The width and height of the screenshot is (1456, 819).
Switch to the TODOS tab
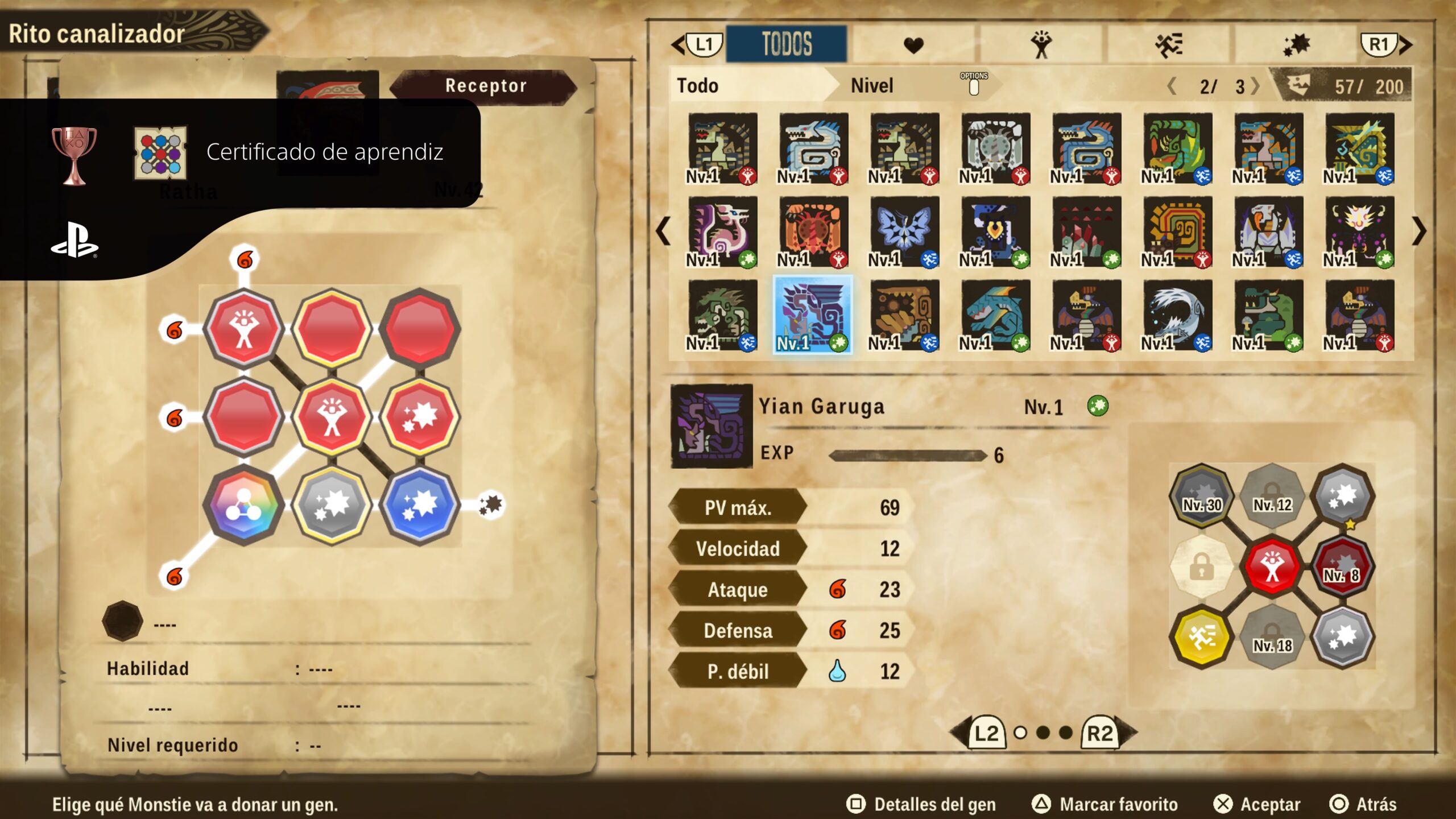pos(786,44)
